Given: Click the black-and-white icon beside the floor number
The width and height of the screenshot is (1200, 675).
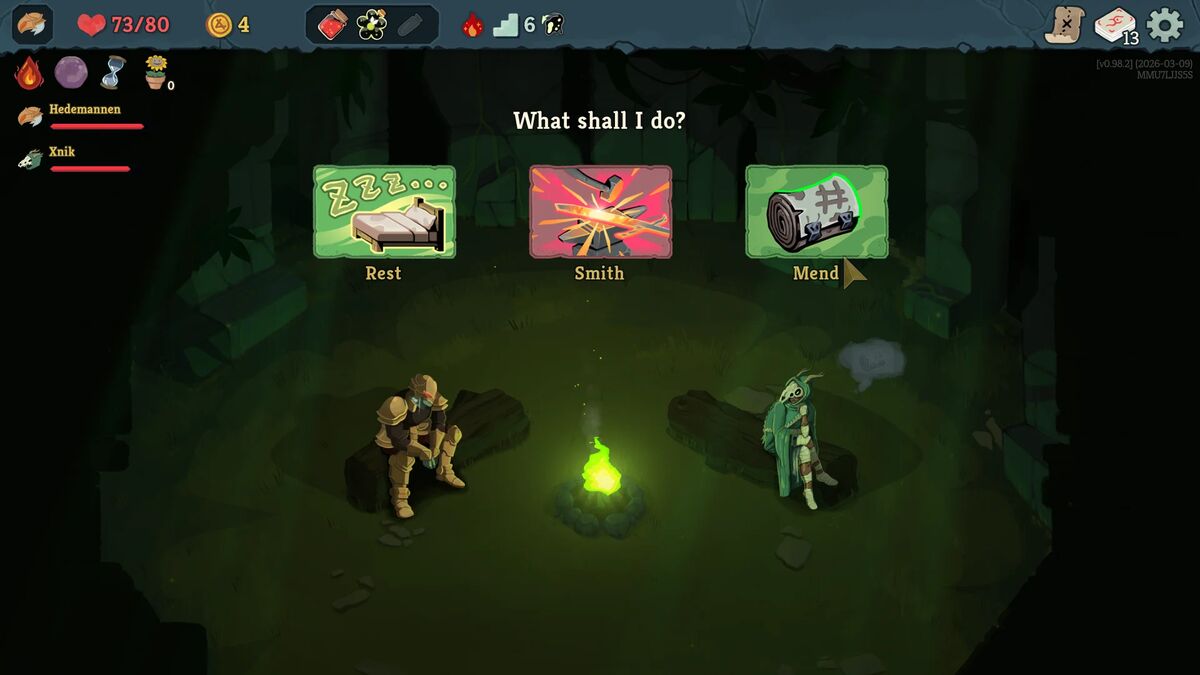Looking at the screenshot, I should click(x=553, y=25).
